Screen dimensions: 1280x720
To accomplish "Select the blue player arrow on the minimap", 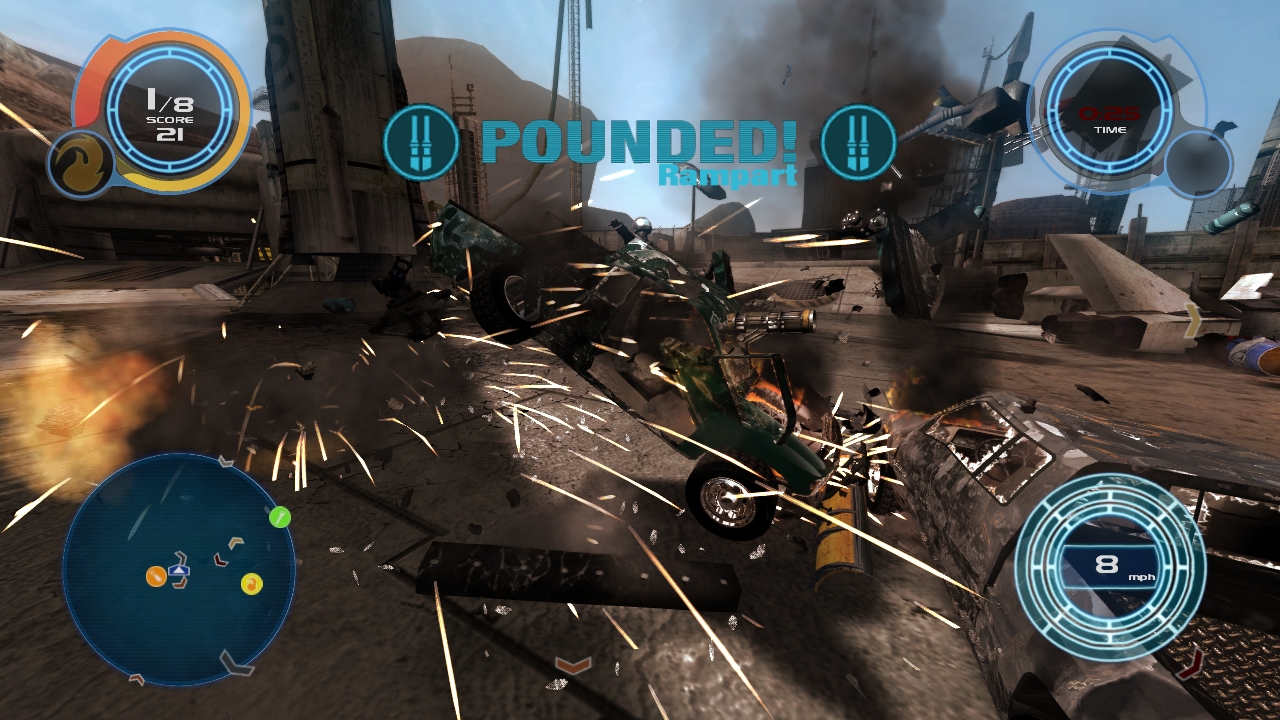I will (x=179, y=570).
